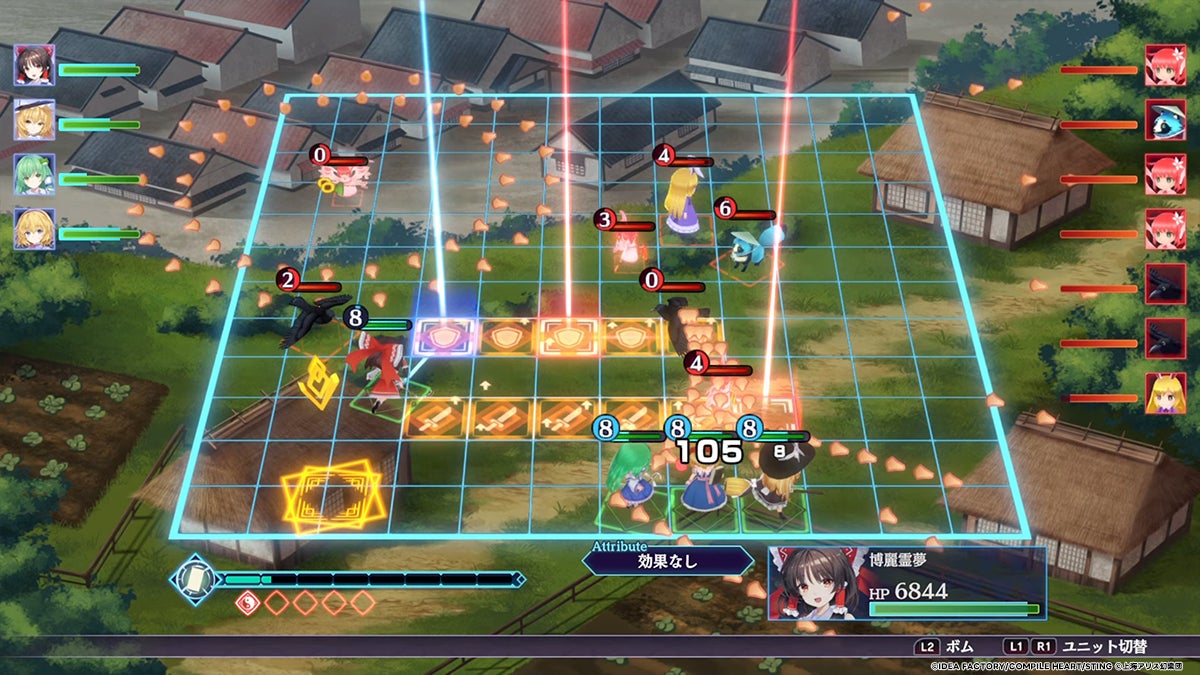The width and height of the screenshot is (1200, 675).
Task: Choose the blonde witch-hat Marisa party portrait
Action: coord(34,120)
